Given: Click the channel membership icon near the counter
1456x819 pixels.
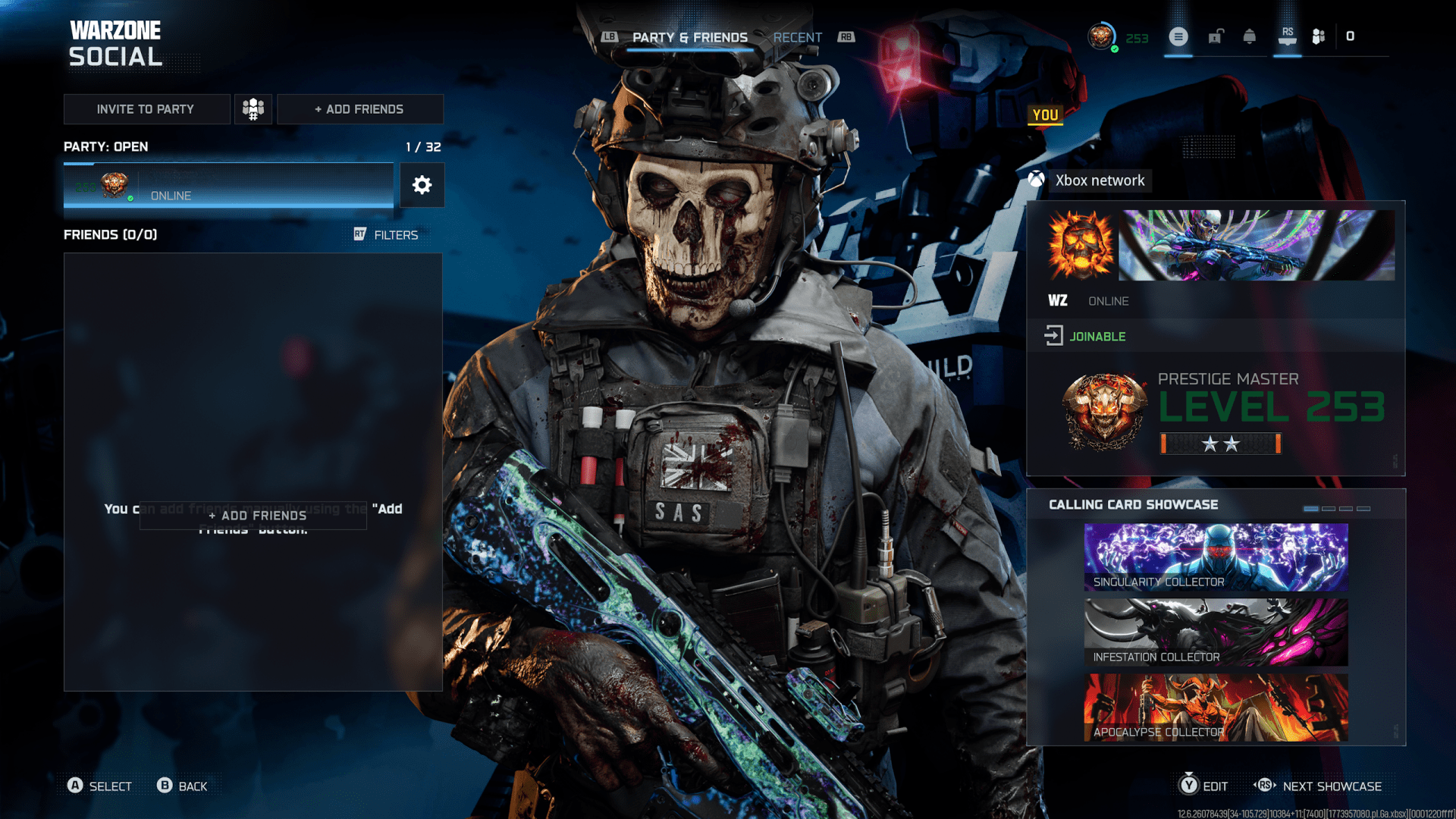Looking at the screenshot, I should [1317, 36].
